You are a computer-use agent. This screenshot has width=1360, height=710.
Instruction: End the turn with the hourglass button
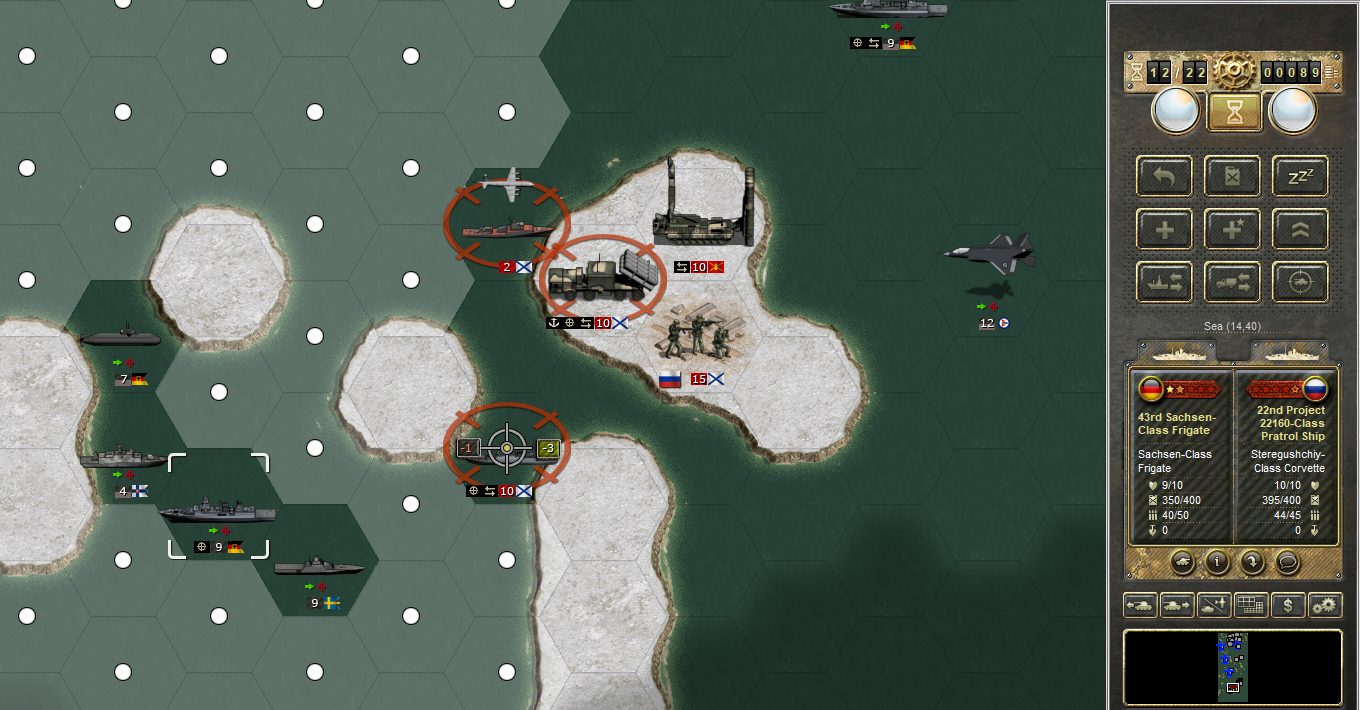coord(1234,112)
